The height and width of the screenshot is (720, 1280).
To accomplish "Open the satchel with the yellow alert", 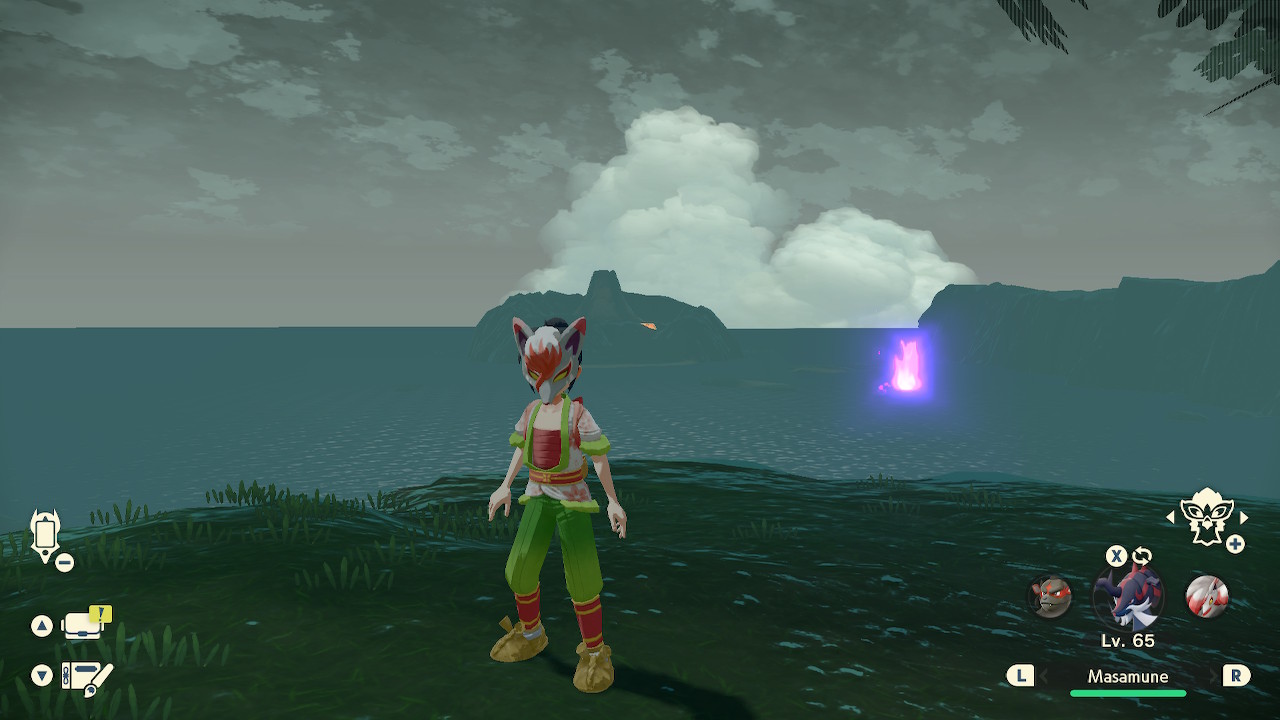I will pyautogui.click(x=85, y=625).
